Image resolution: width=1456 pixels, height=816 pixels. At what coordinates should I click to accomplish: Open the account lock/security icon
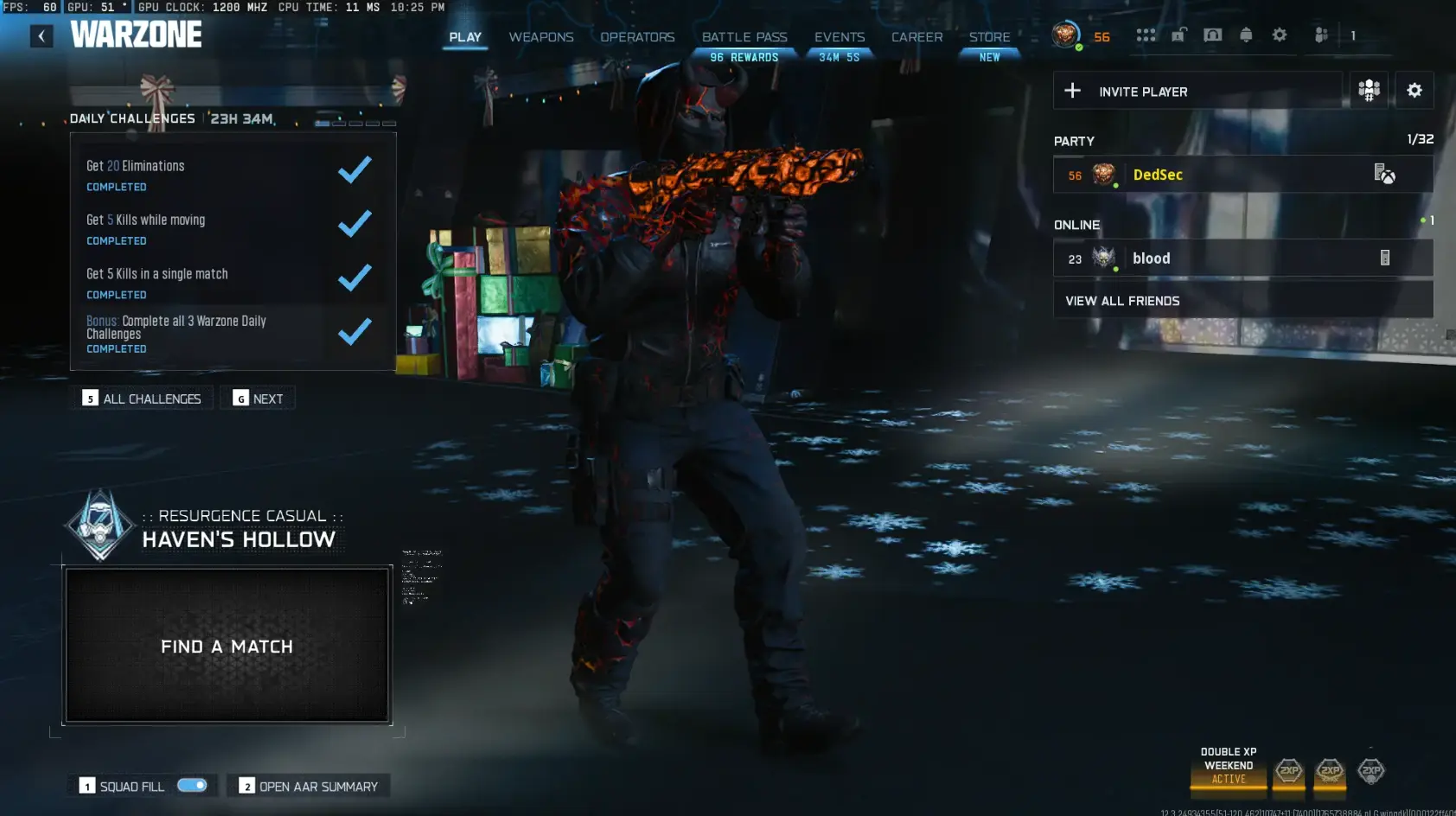(1179, 35)
